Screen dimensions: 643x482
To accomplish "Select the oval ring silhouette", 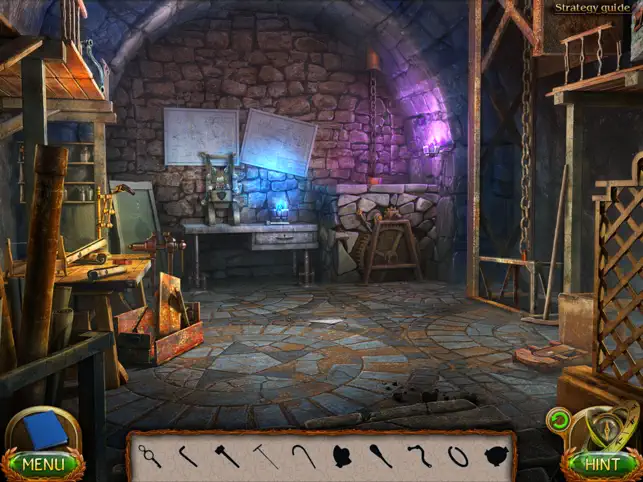I will (x=457, y=456).
